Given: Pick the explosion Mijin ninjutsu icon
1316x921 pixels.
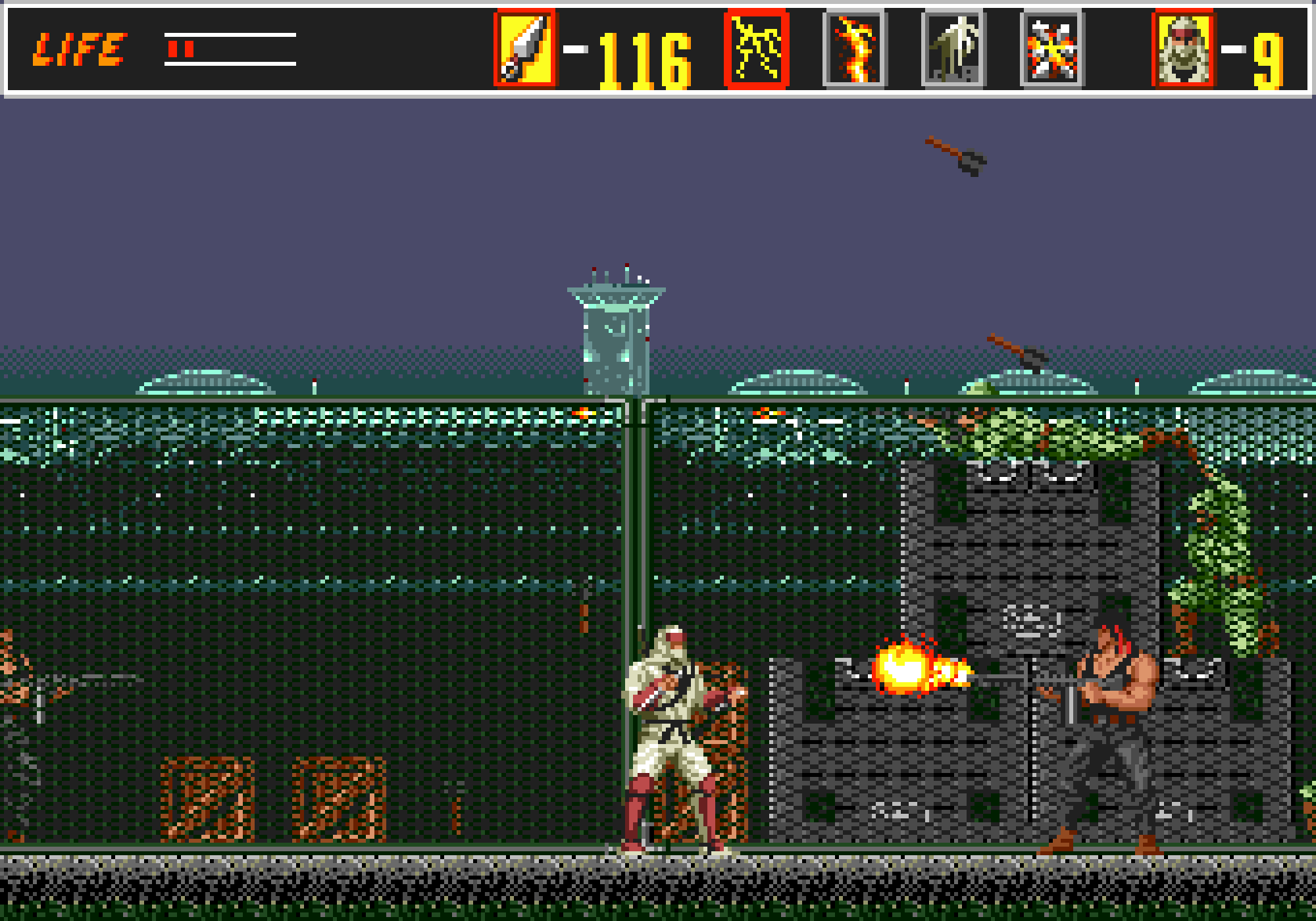Looking at the screenshot, I should point(1052,49).
